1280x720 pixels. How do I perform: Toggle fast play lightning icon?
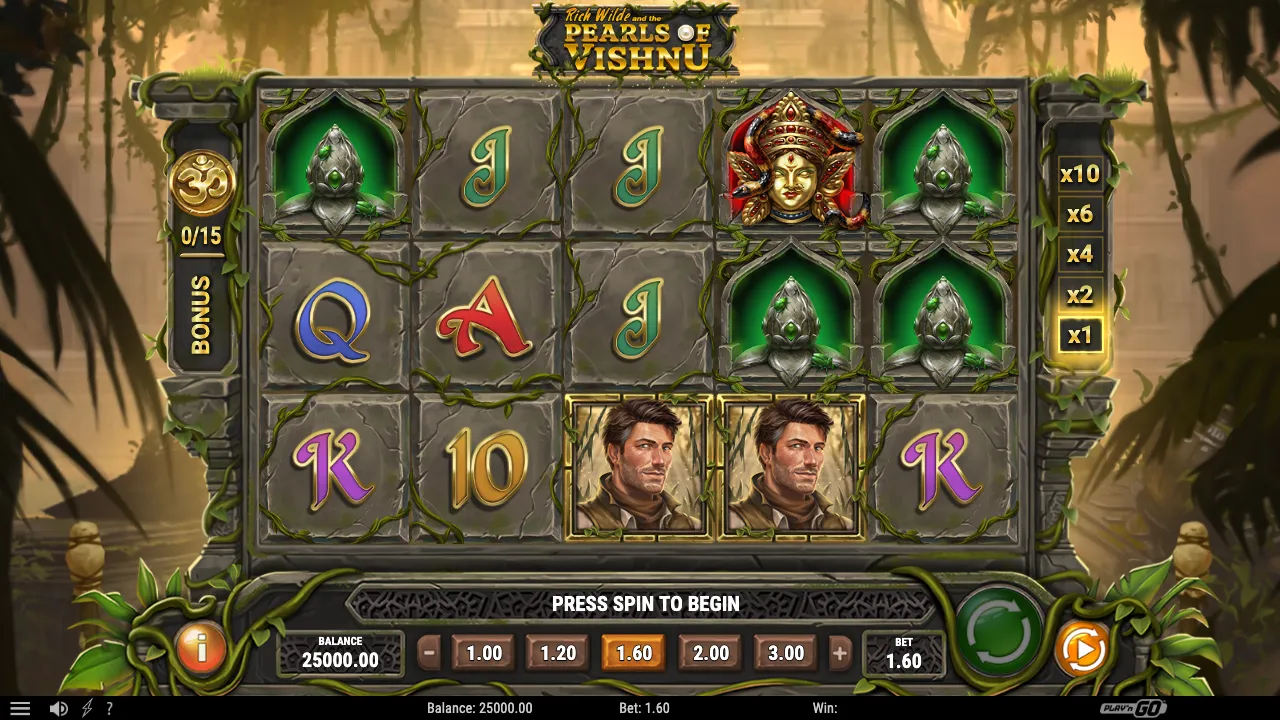(x=87, y=708)
